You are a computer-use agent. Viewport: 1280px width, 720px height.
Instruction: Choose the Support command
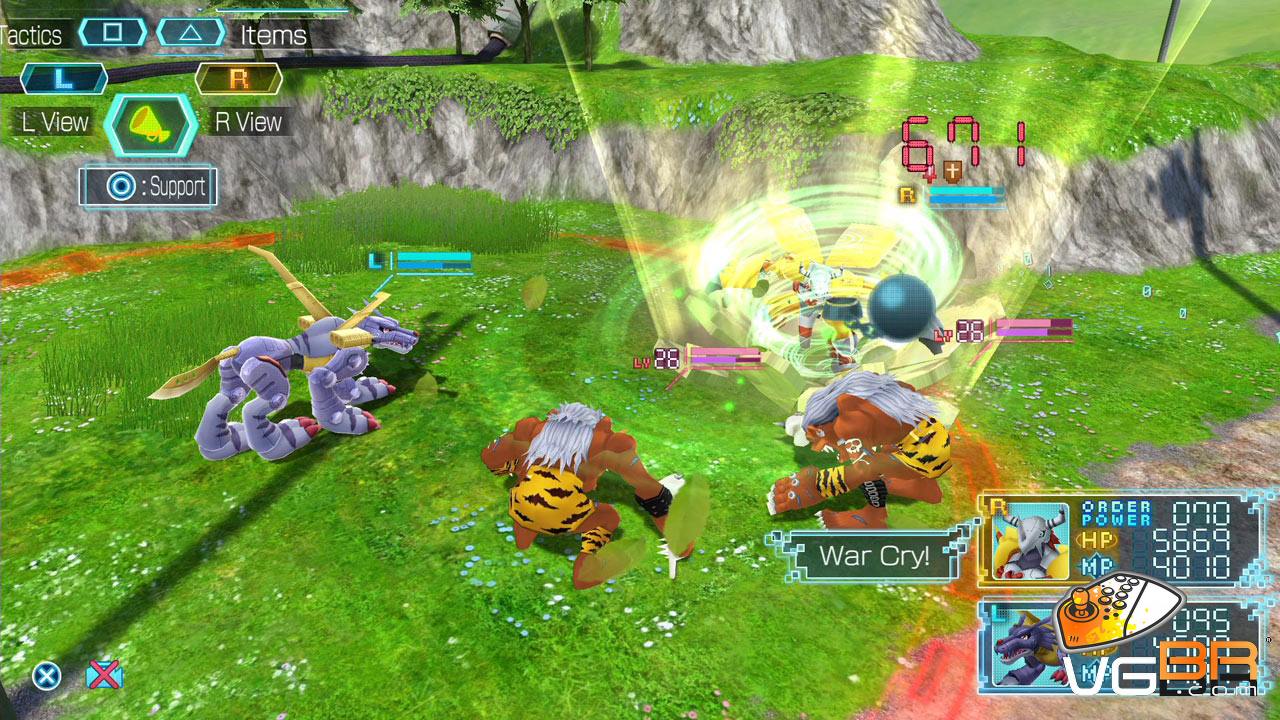pos(149,186)
